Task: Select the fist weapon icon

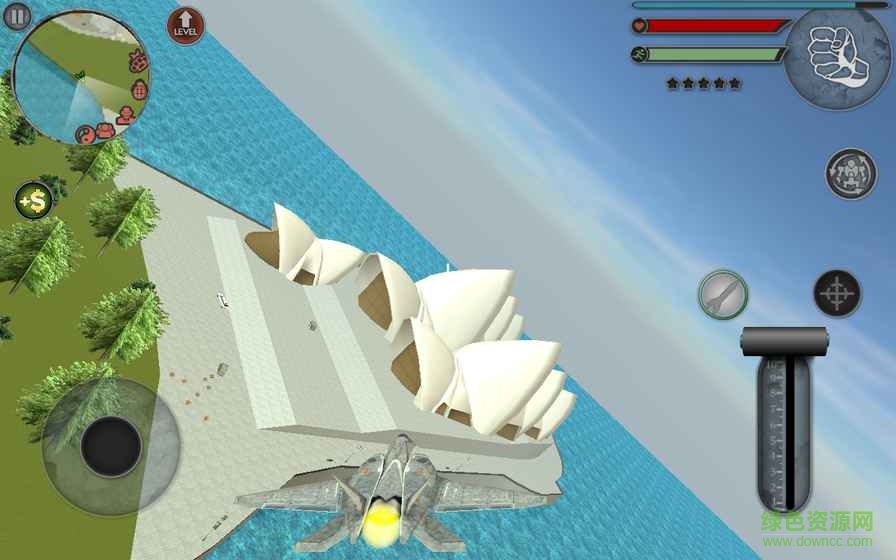Action: (837, 57)
